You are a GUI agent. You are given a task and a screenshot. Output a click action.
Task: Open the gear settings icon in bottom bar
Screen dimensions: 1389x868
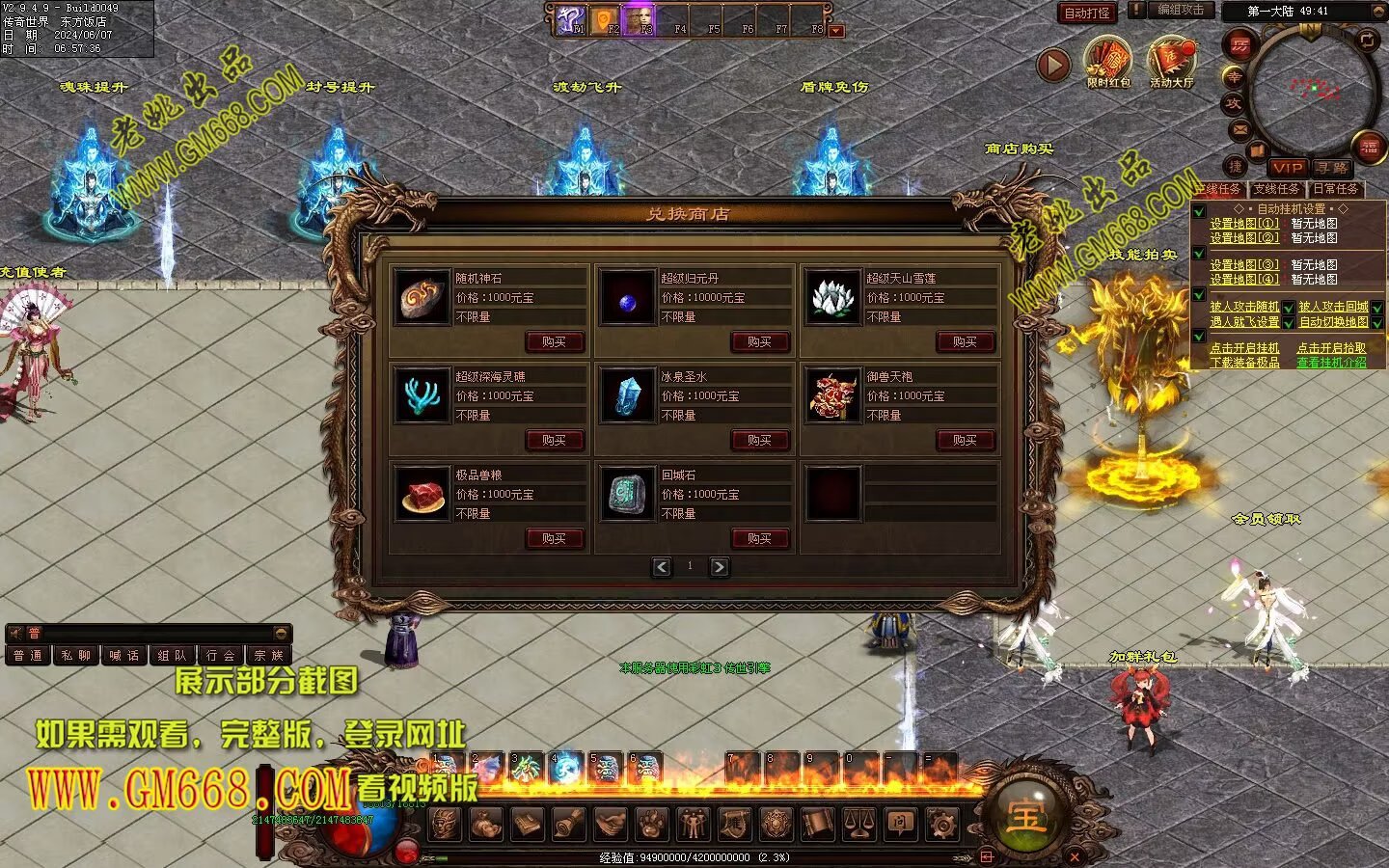(x=941, y=825)
